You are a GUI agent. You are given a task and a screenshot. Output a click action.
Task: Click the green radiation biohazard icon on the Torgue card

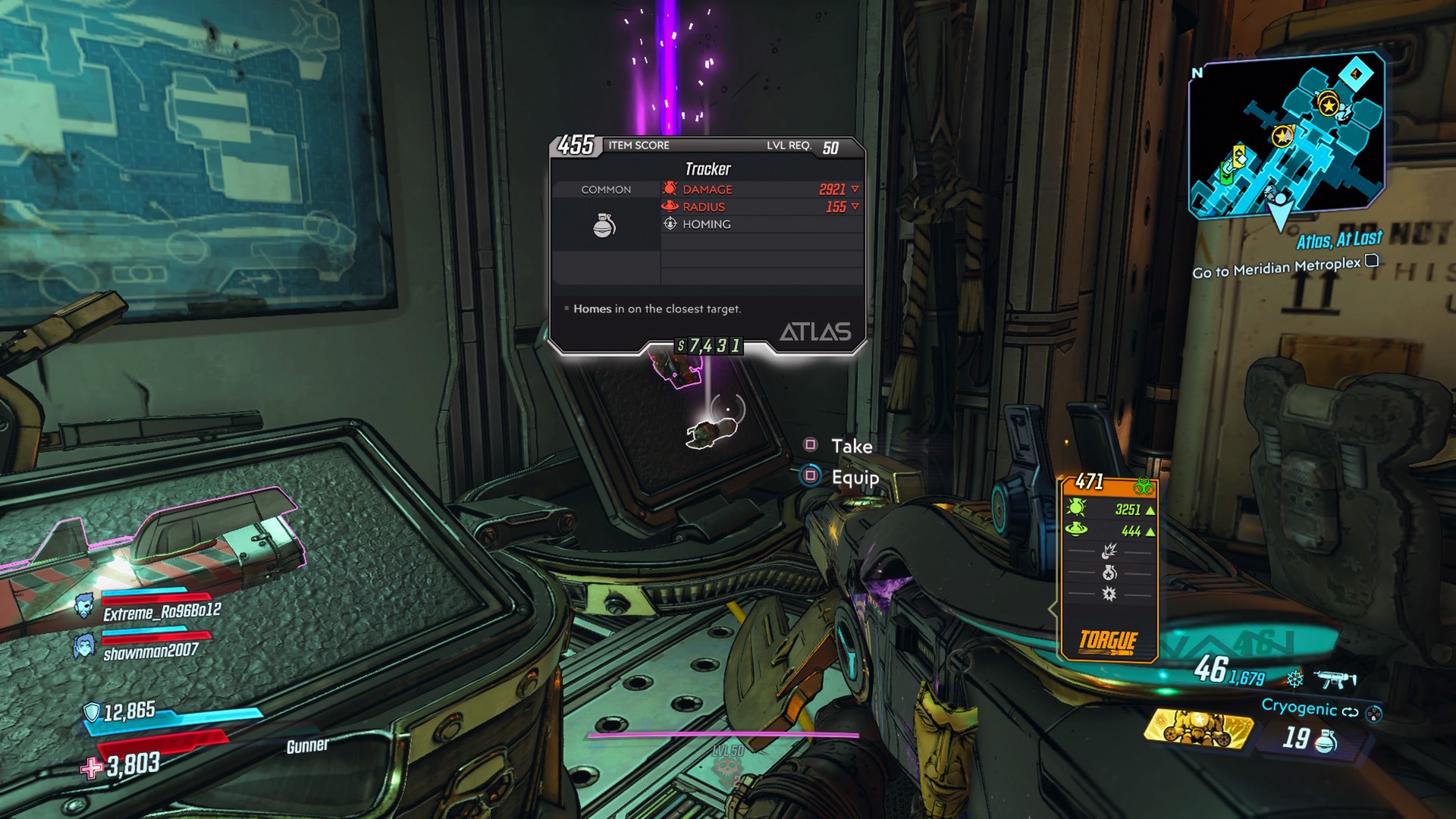click(x=1144, y=485)
